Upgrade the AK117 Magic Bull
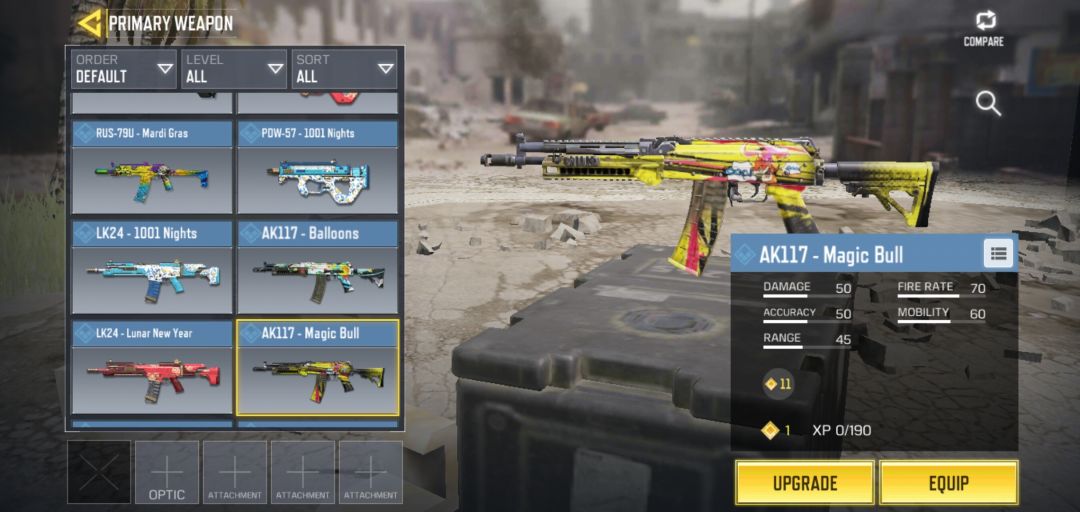This screenshot has height=512, width=1080. (x=804, y=483)
